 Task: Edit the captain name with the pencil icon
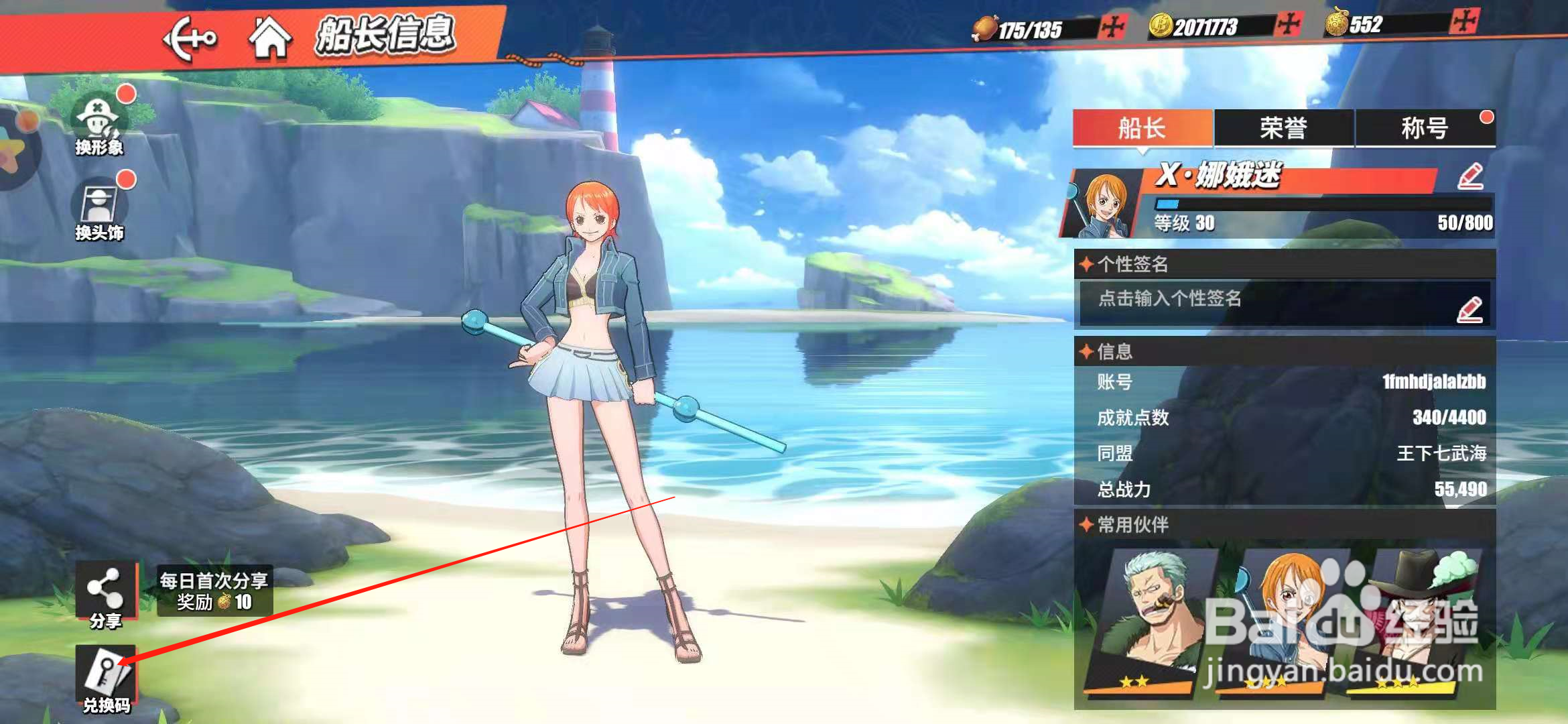coord(1470,177)
